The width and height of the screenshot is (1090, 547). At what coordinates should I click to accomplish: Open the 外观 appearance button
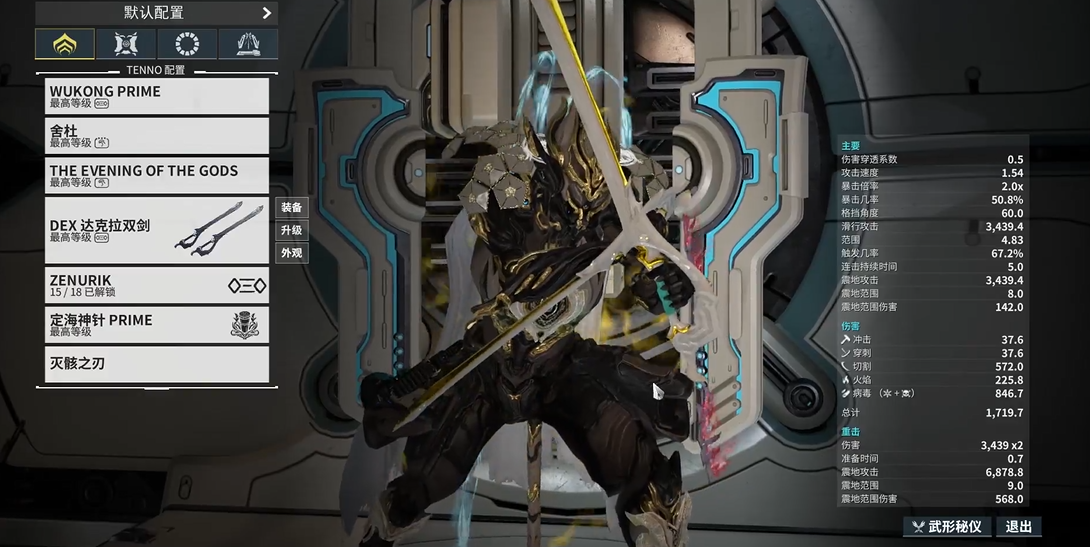click(x=292, y=253)
